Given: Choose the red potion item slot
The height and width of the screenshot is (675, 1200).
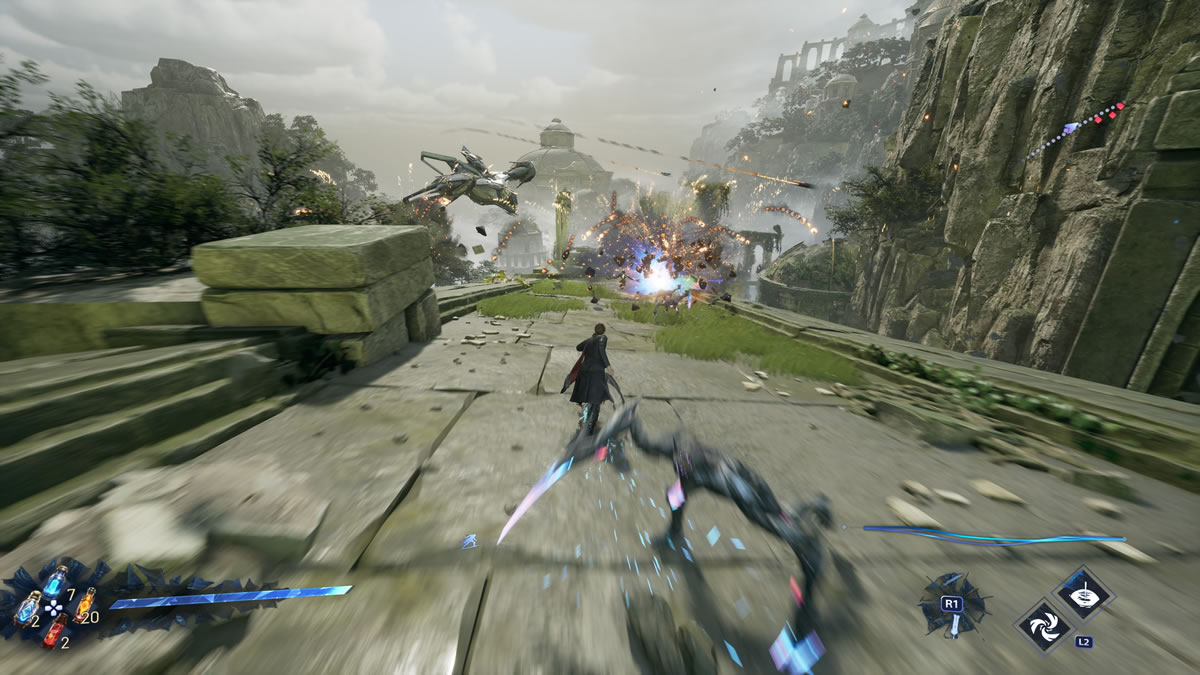Looking at the screenshot, I should 55,630.
